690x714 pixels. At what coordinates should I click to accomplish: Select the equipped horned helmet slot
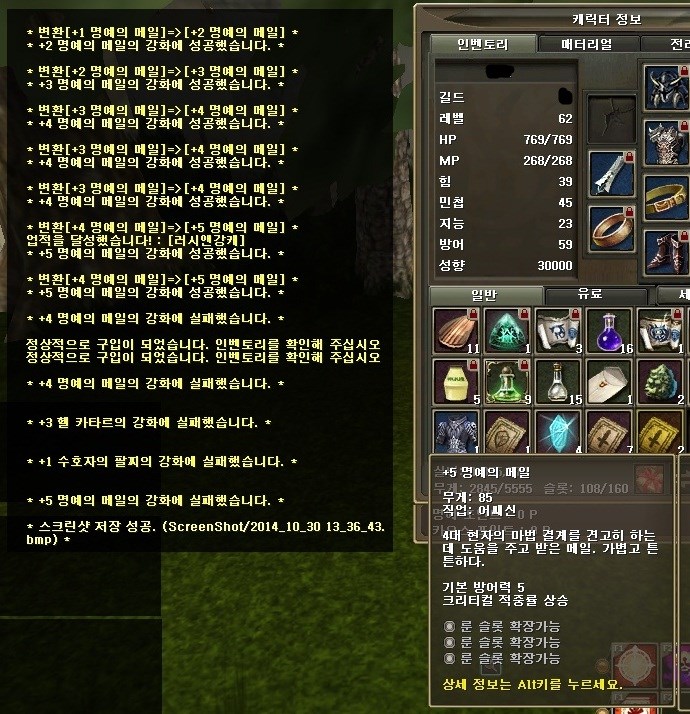[665, 86]
